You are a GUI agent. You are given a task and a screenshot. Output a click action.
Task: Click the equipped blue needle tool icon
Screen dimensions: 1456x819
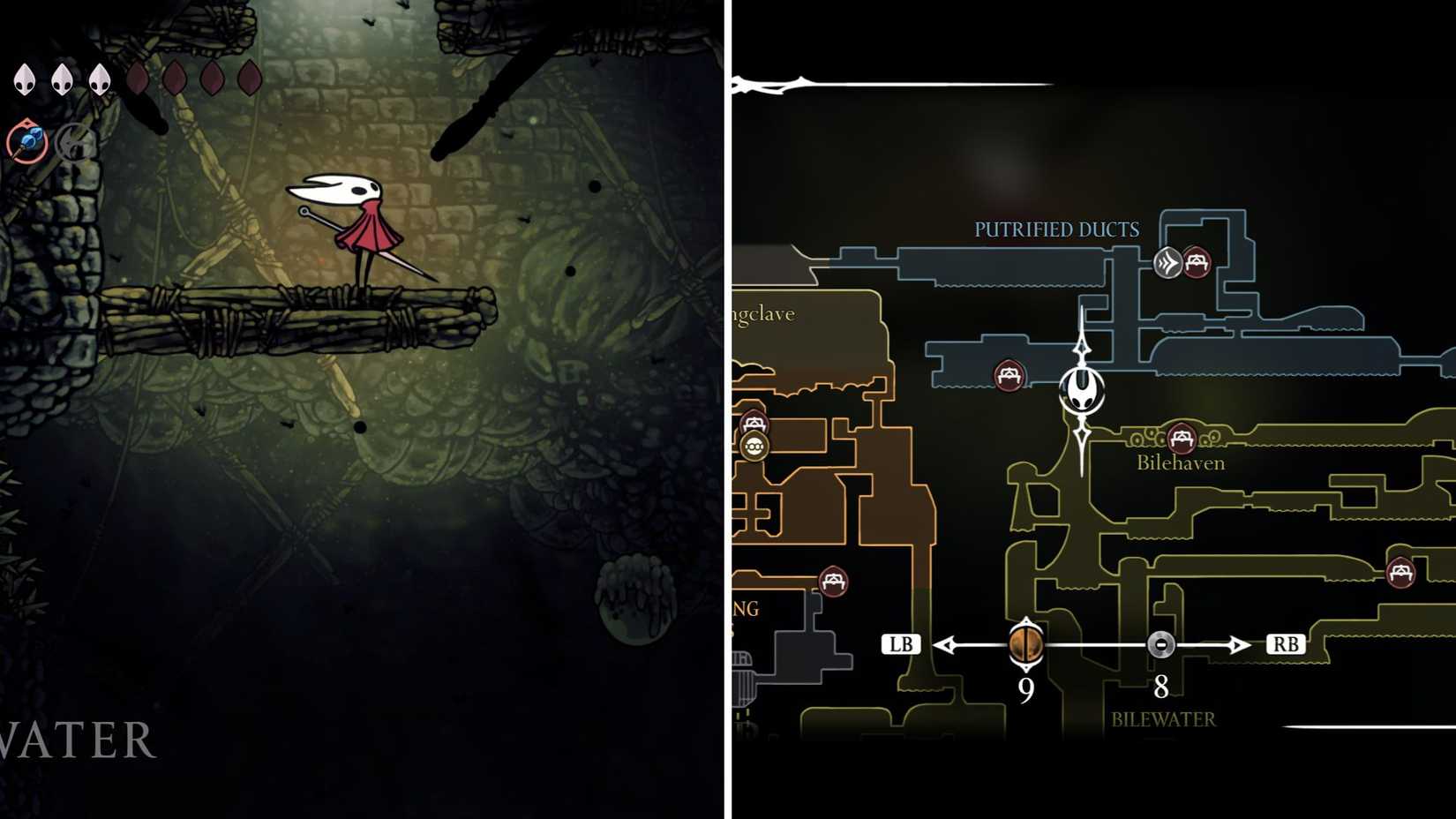[x=29, y=143]
